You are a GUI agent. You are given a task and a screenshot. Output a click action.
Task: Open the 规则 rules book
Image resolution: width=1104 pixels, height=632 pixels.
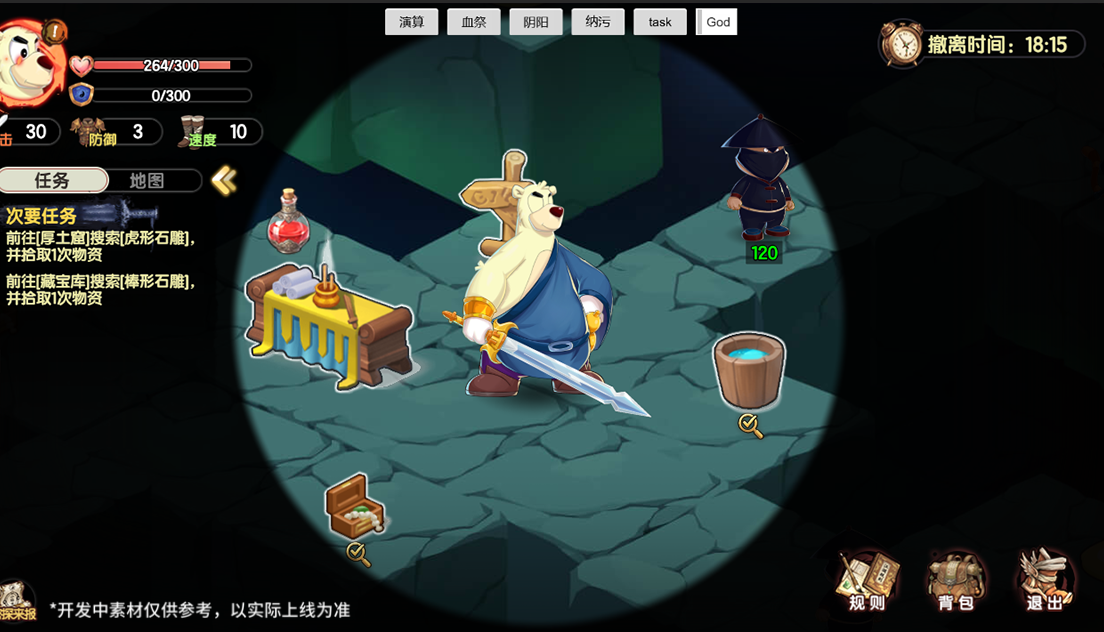coord(867,580)
